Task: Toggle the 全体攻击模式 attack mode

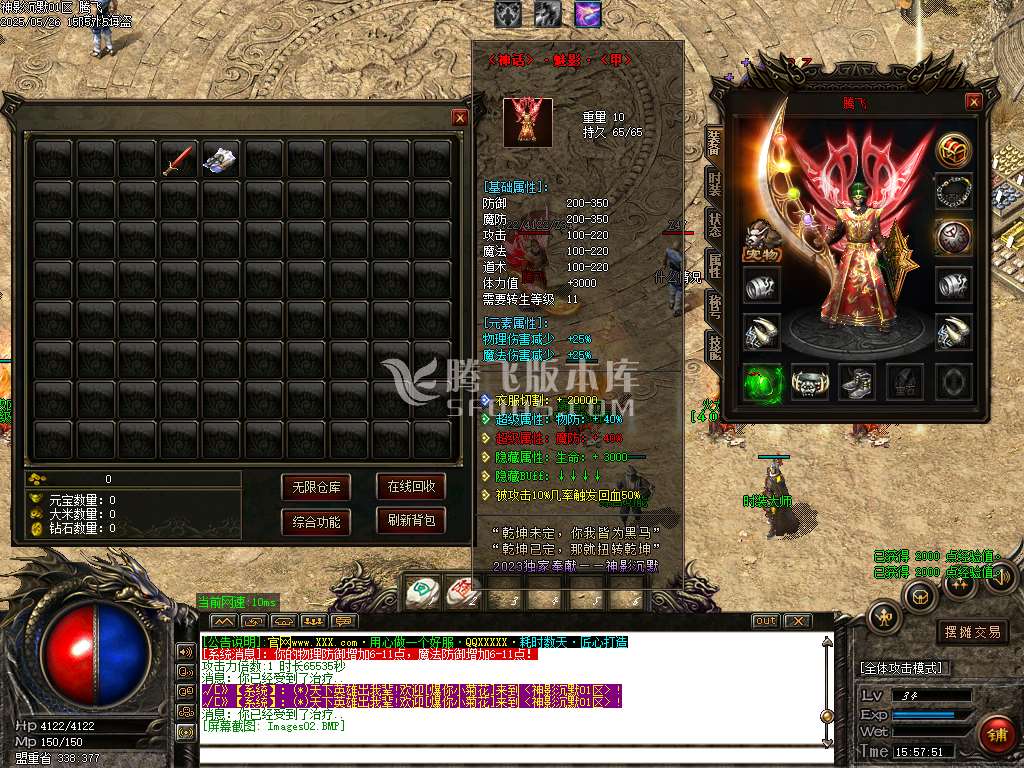Action: [905, 668]
